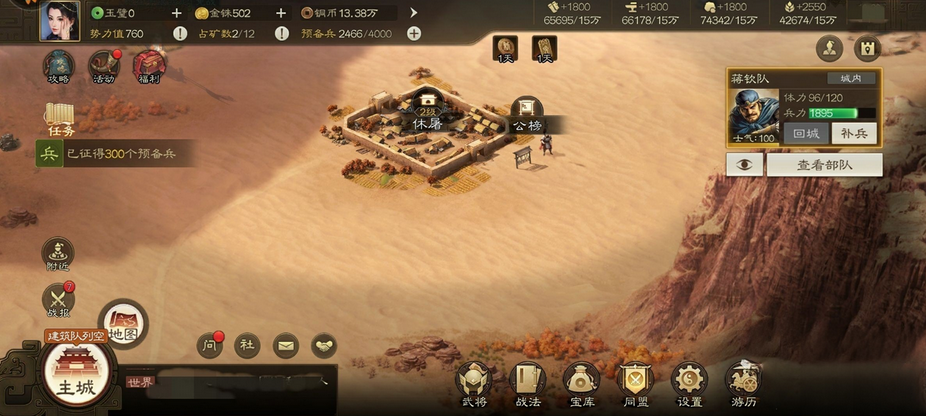Open the 游历 travel menu

click(744, 382)
